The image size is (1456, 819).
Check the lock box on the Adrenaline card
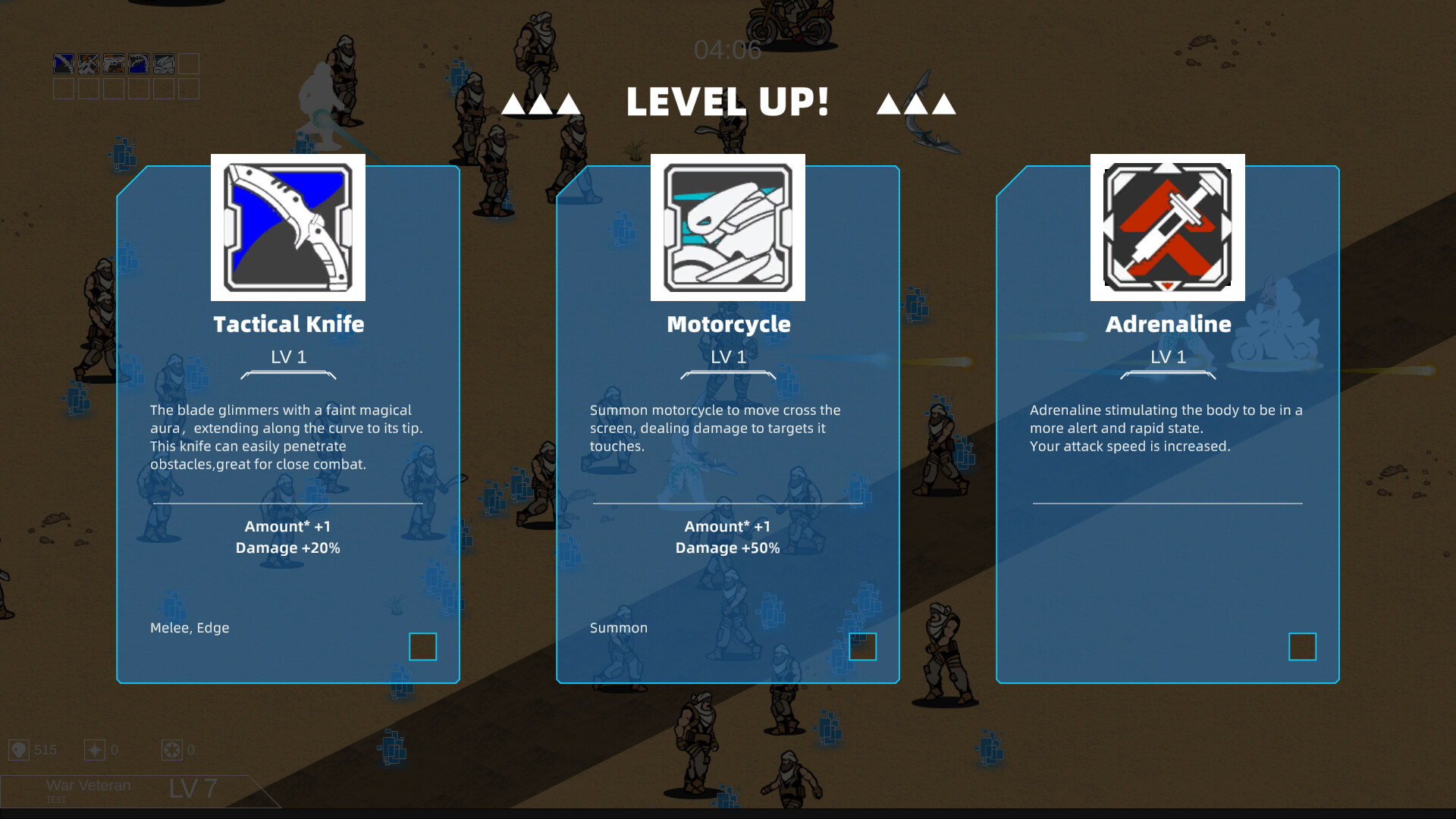(1303, 647)
